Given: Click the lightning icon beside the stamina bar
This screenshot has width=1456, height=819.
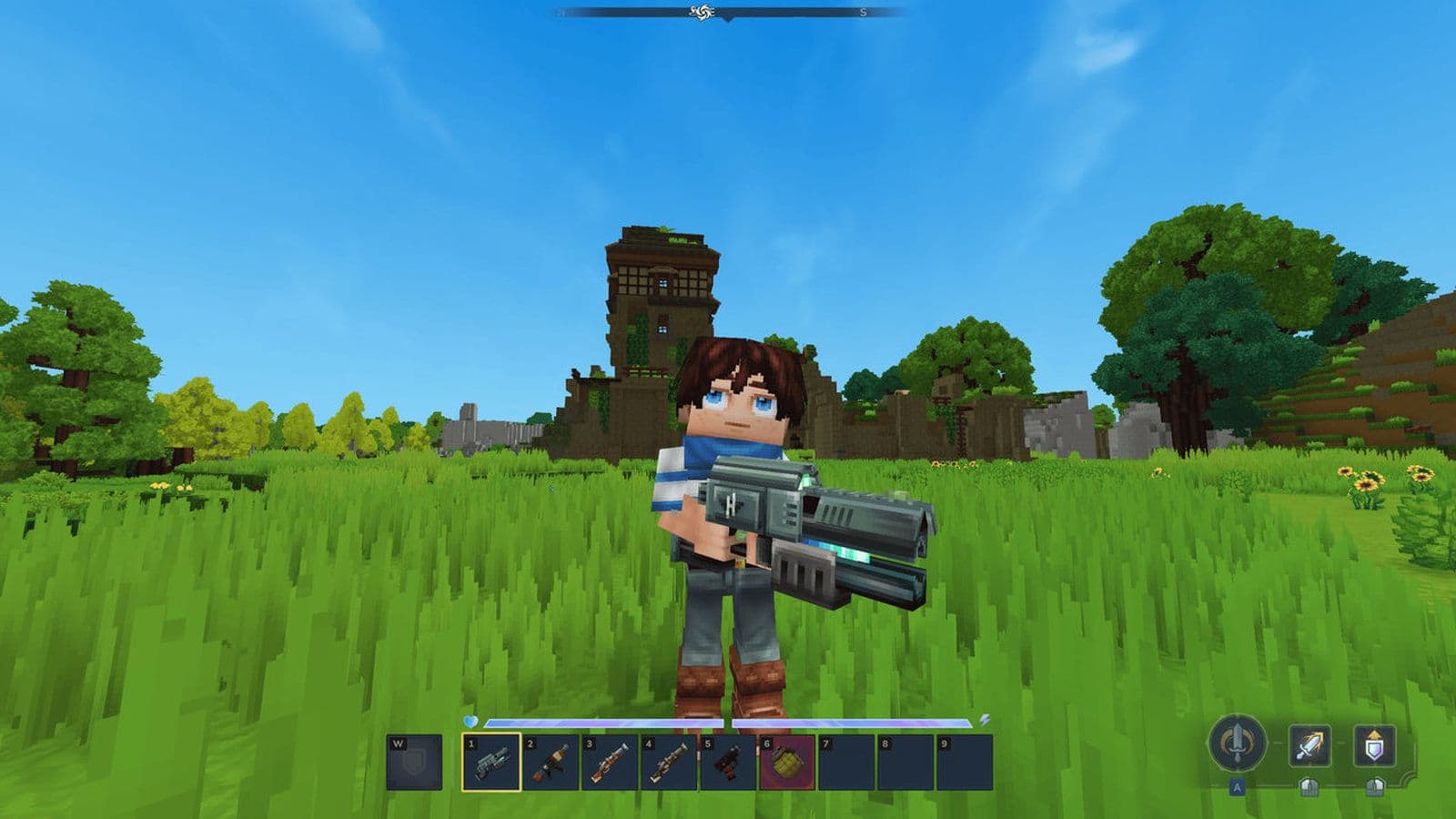Looking at the screenshot, I should coord(985,719).
